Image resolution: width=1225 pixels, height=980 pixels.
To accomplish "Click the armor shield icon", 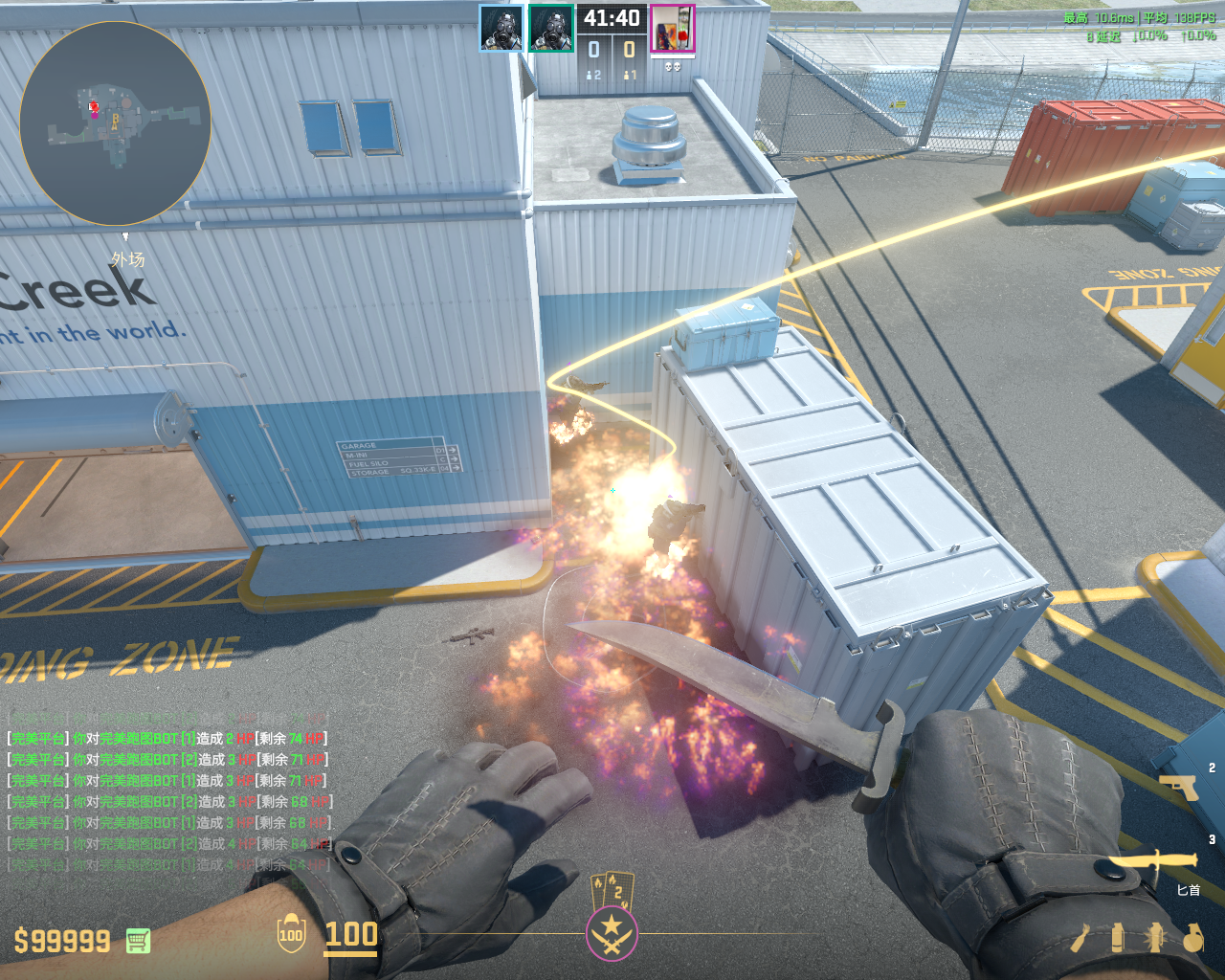I will [x=291, y=935].
